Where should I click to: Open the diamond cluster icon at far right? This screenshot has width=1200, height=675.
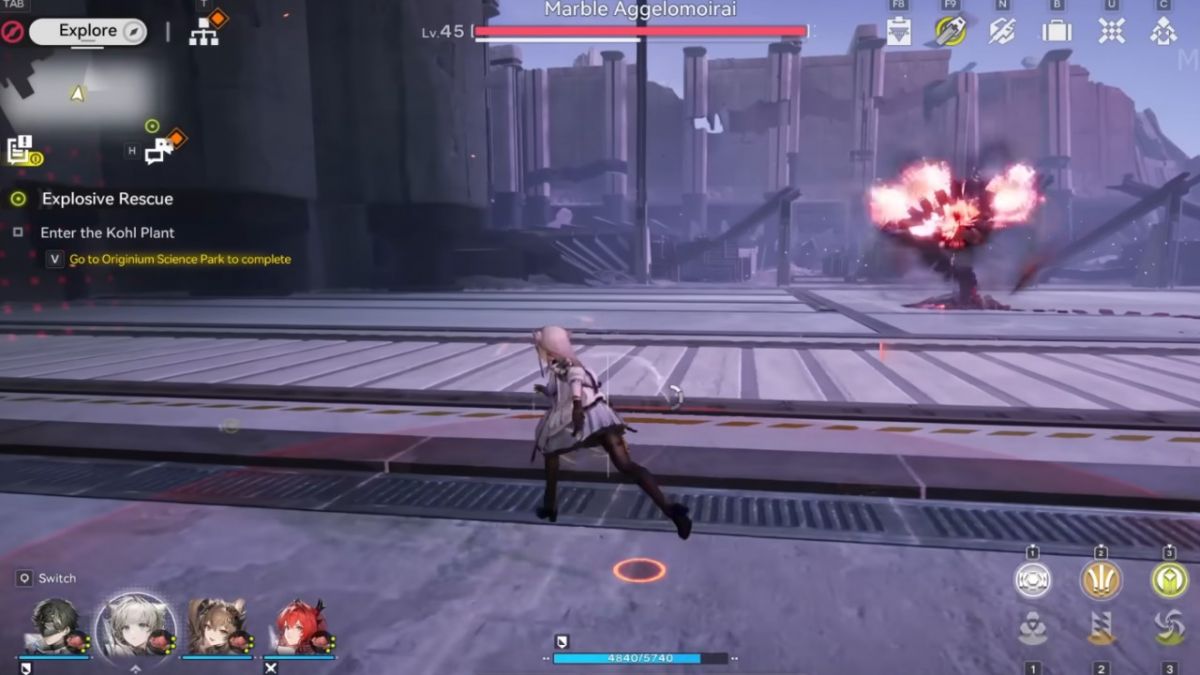point(1163,31)
